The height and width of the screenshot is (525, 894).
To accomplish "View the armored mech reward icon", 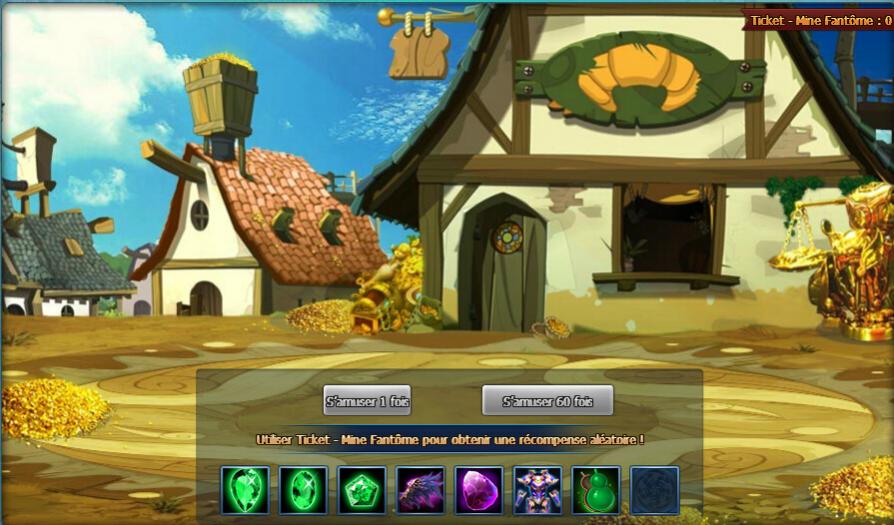I will point(537,490).
